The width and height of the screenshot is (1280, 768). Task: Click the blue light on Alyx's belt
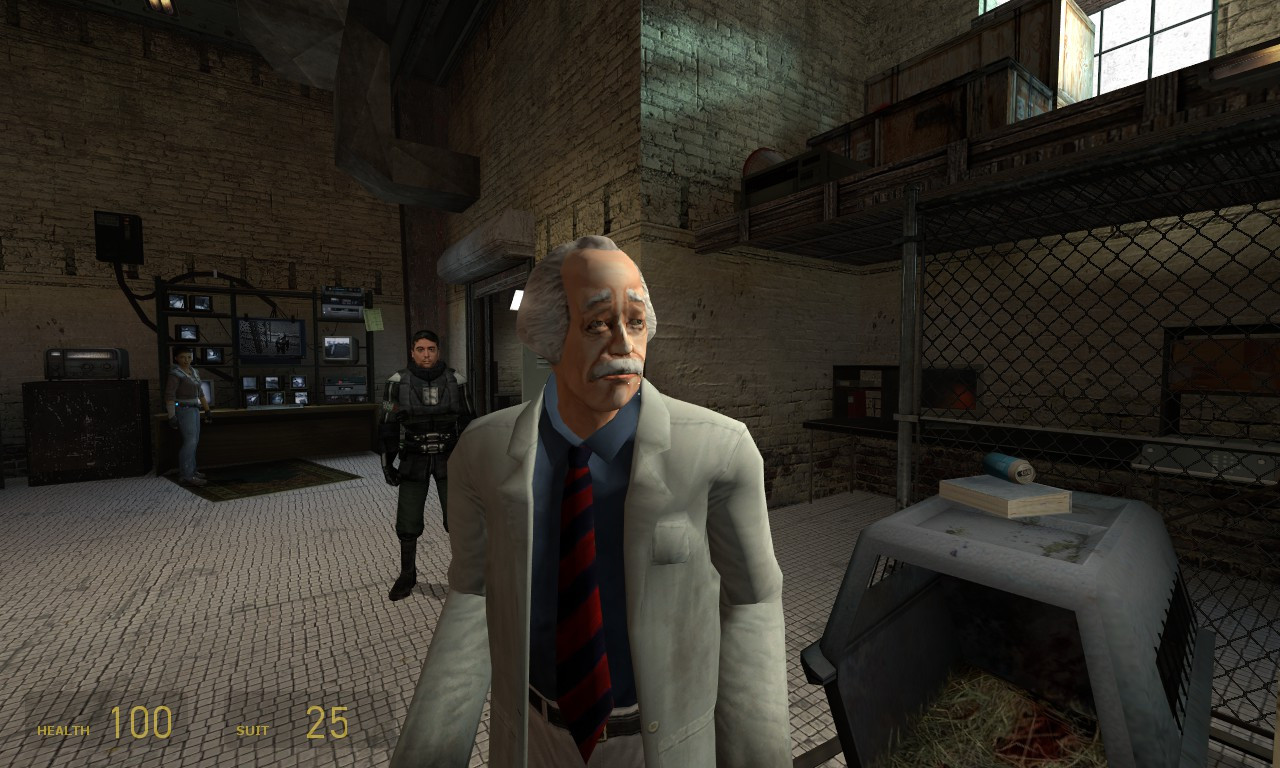pos(177,403)
